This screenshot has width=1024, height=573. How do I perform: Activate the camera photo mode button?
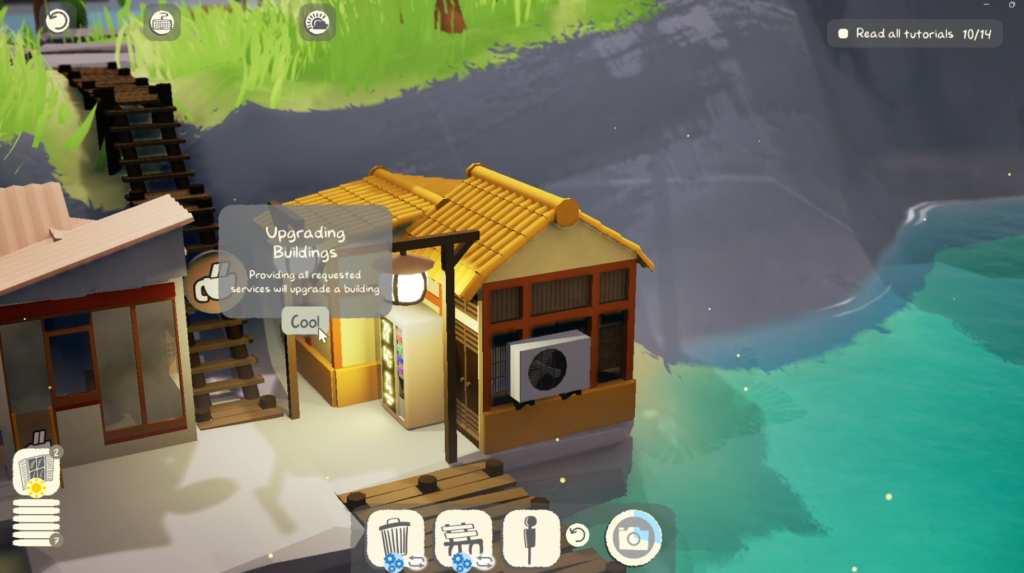pos(633,537)
